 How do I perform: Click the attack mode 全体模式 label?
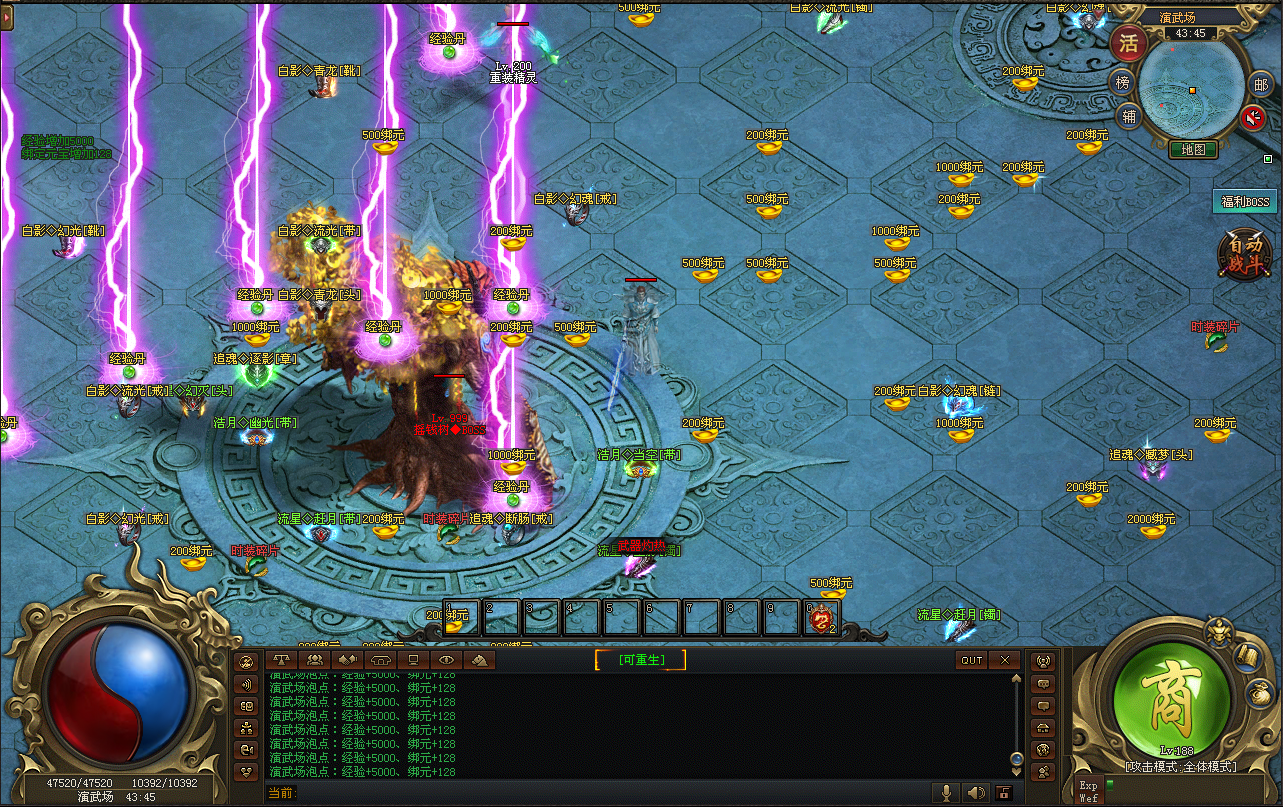tap(1181, 767)
